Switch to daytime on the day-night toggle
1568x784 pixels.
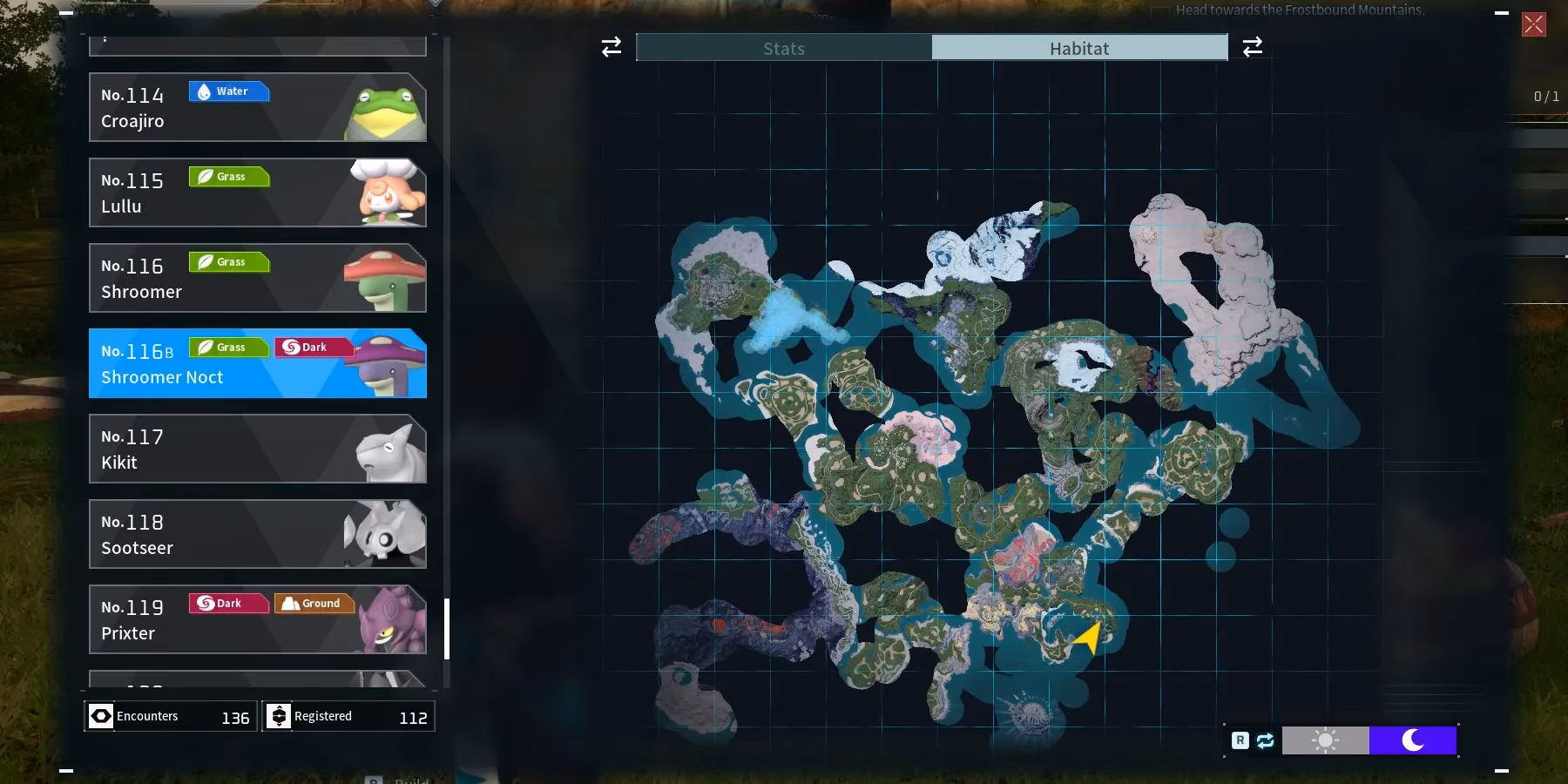[x=1326, y=740]
